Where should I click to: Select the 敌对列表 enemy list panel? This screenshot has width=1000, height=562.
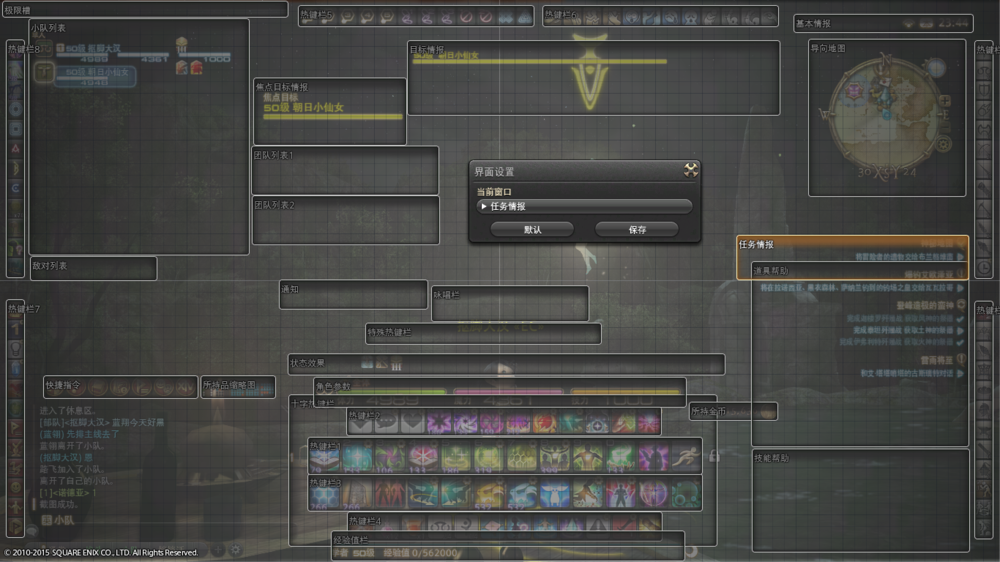pos(93,268)
